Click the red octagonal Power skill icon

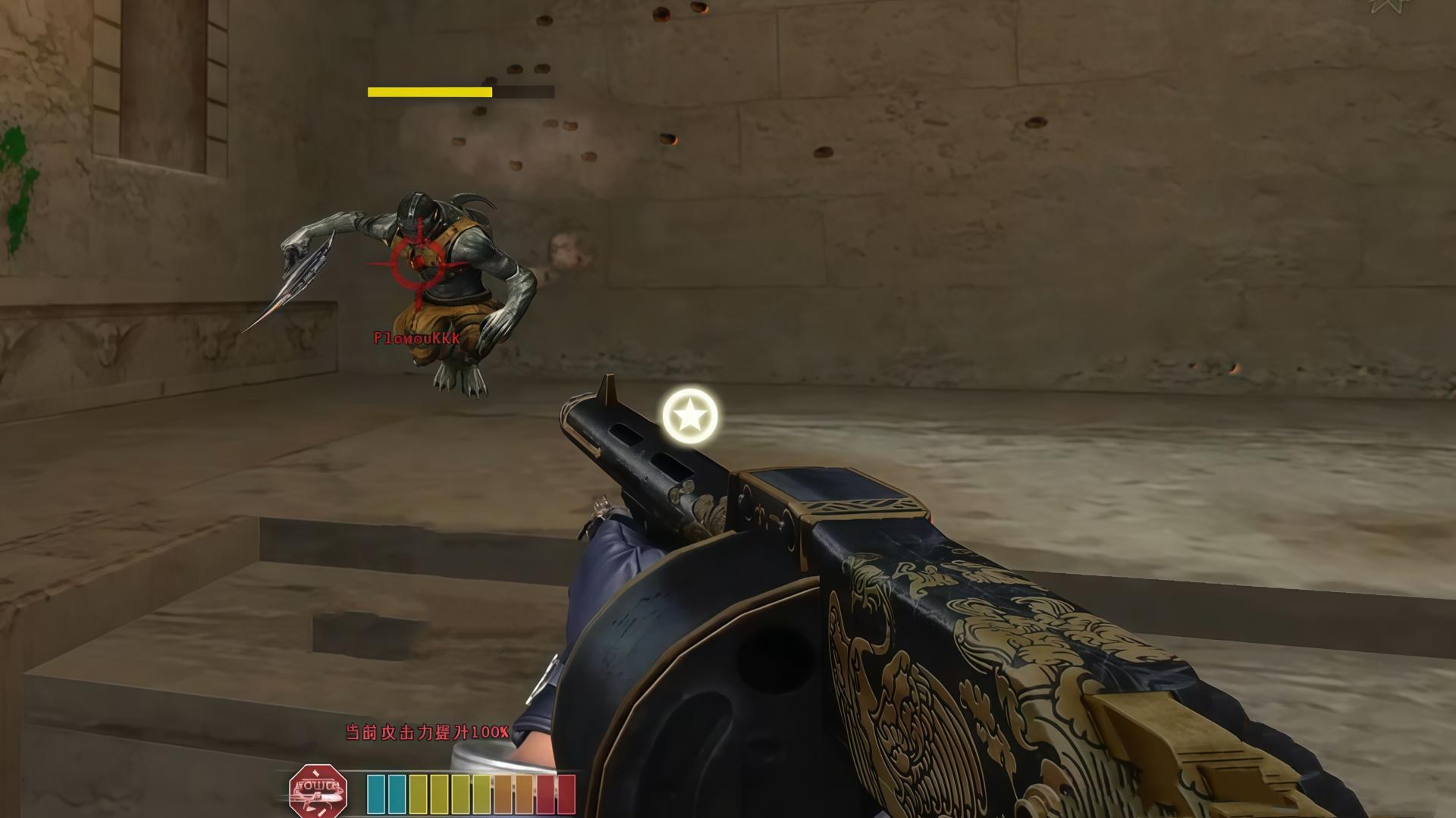pos(318,791)
